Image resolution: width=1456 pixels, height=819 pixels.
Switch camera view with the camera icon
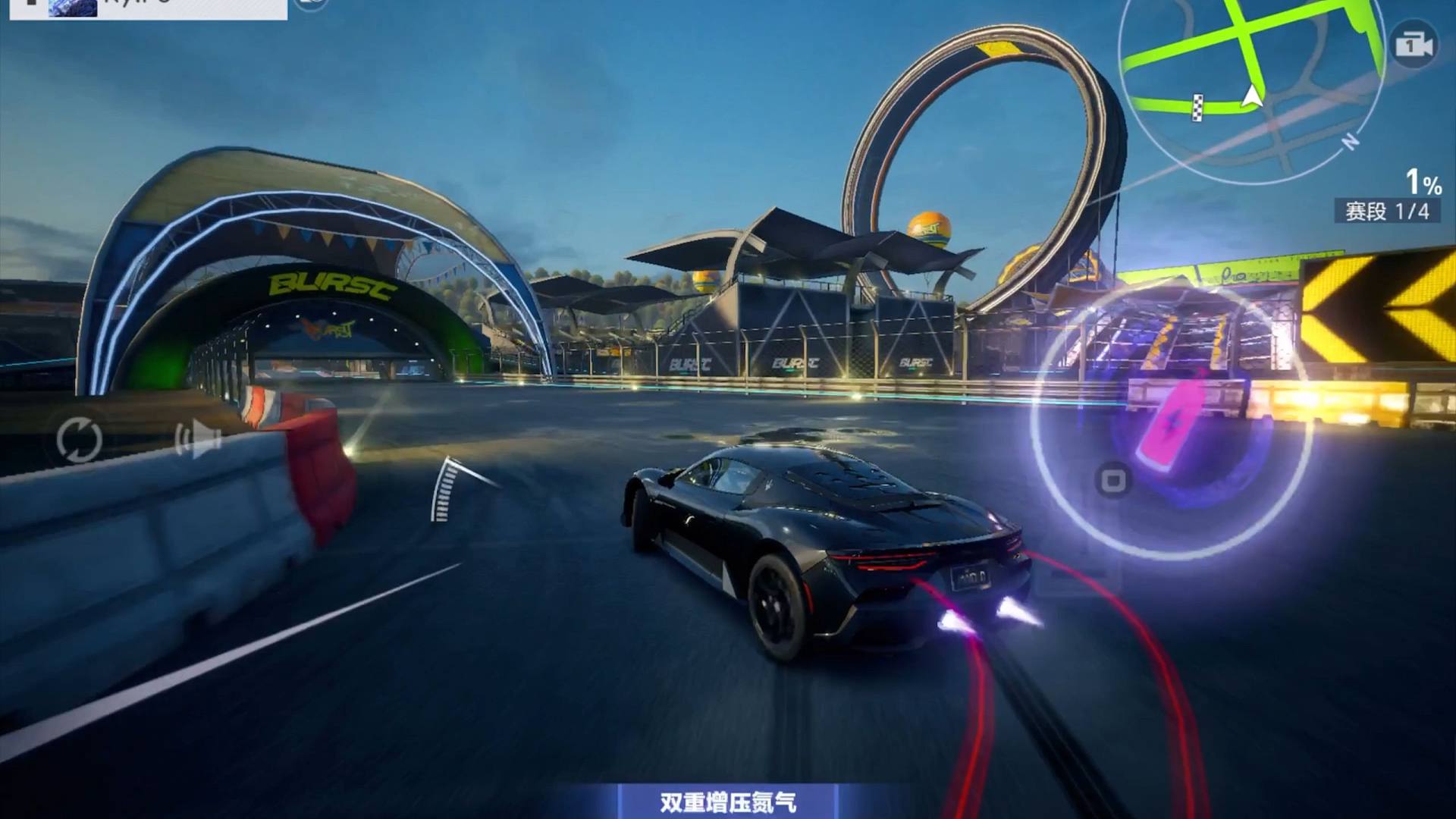[1414, 45]
